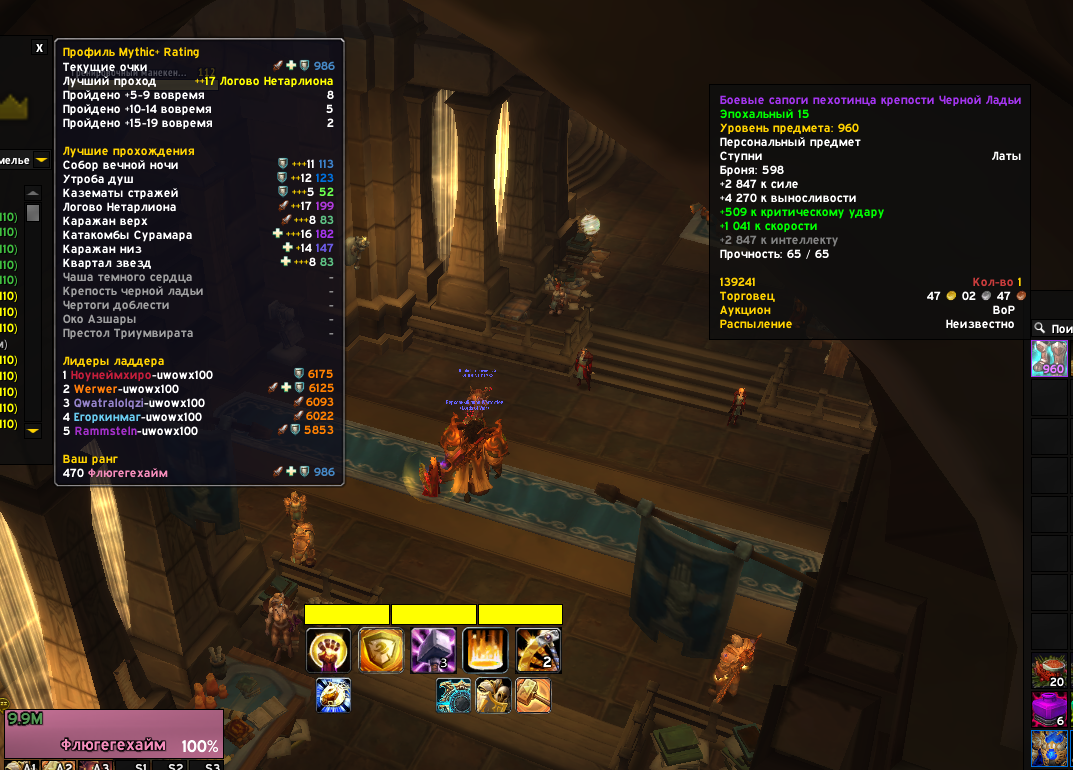Select the food stack of 20
The height and width of the screenshot is (770, 1073).
[1050, 672]
